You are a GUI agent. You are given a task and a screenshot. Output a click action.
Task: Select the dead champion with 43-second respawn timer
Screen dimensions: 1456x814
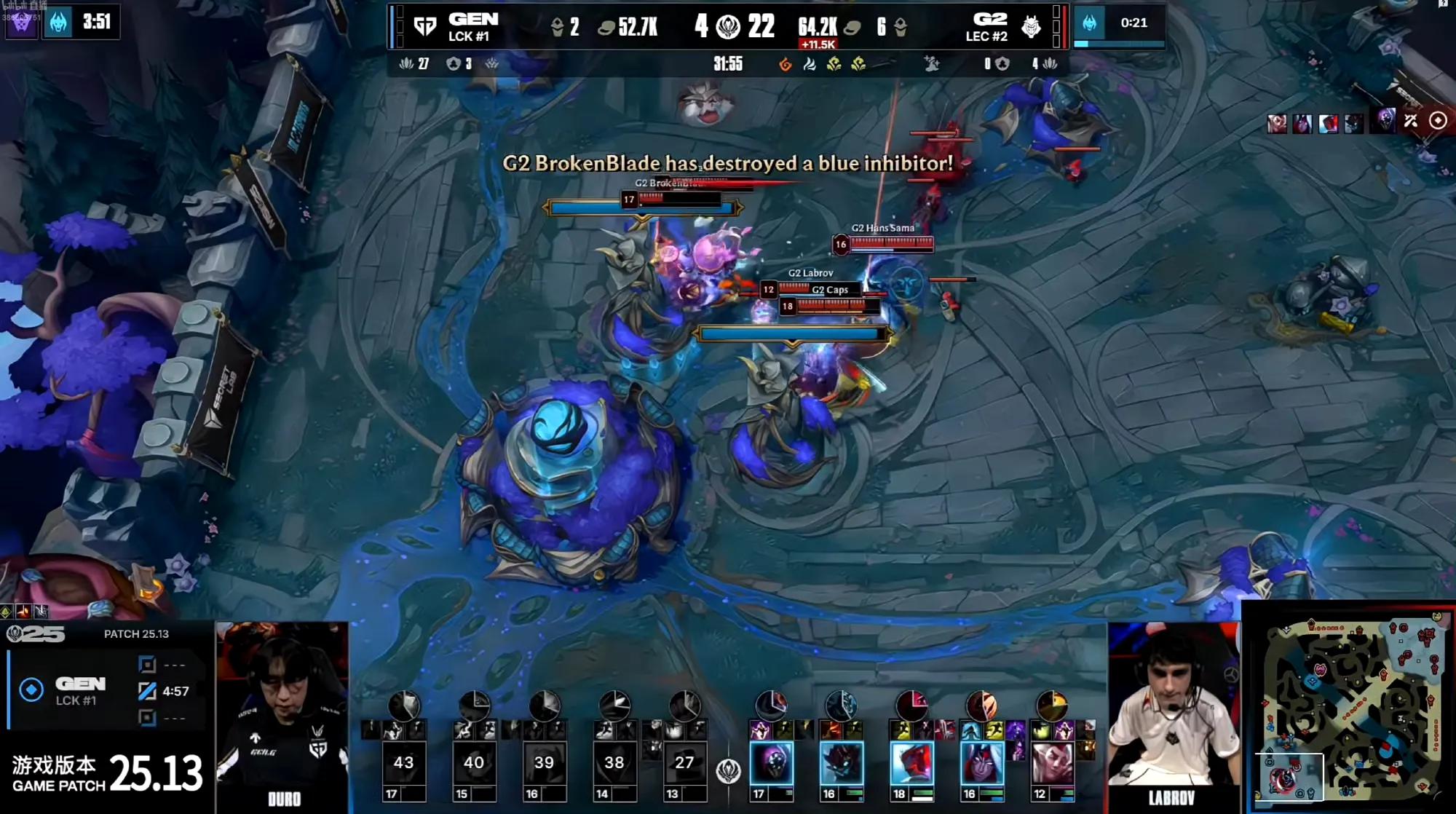[x=403, y=763]
